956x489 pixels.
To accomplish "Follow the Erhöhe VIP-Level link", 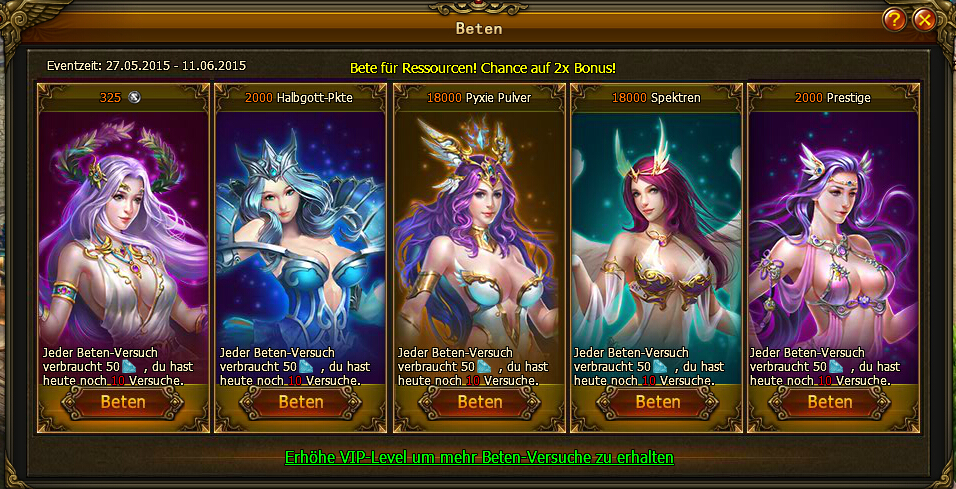I will coord(479,458).
